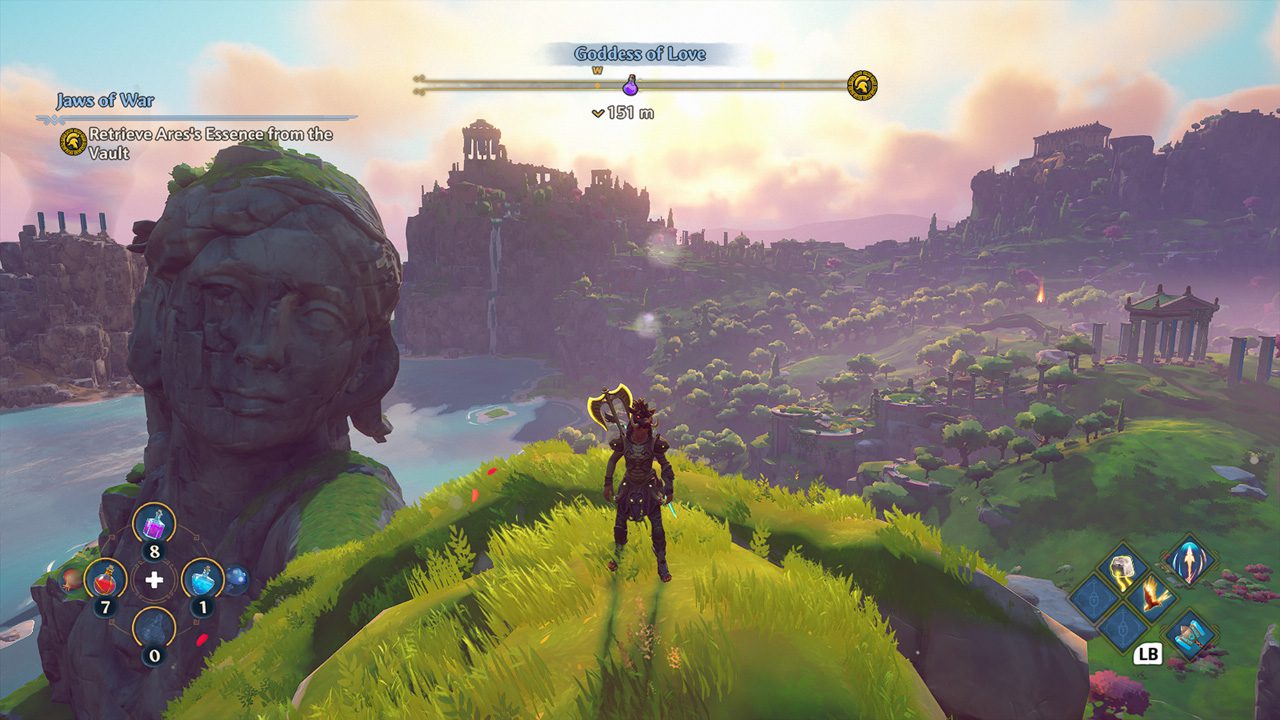Activate the glowing boulder ability
The image size is (1280, 720).
[x=1122, y=568]
